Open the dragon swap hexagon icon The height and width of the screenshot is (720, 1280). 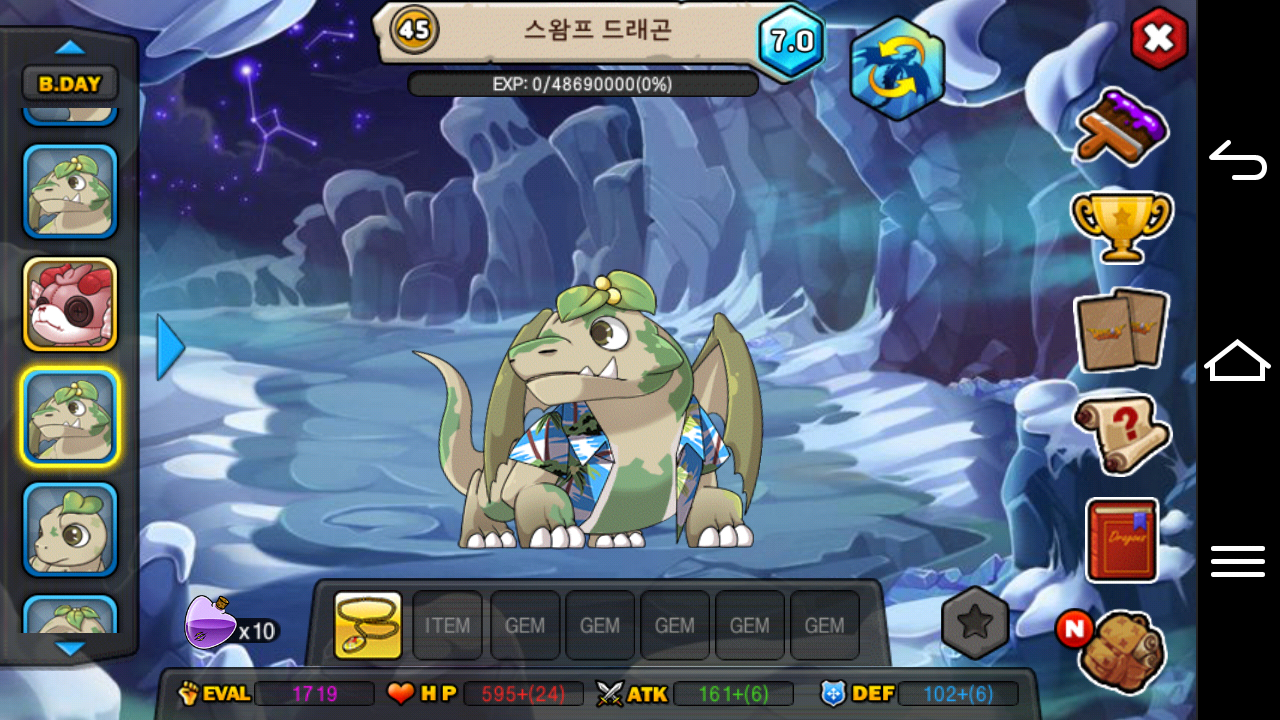coord(897,69)
